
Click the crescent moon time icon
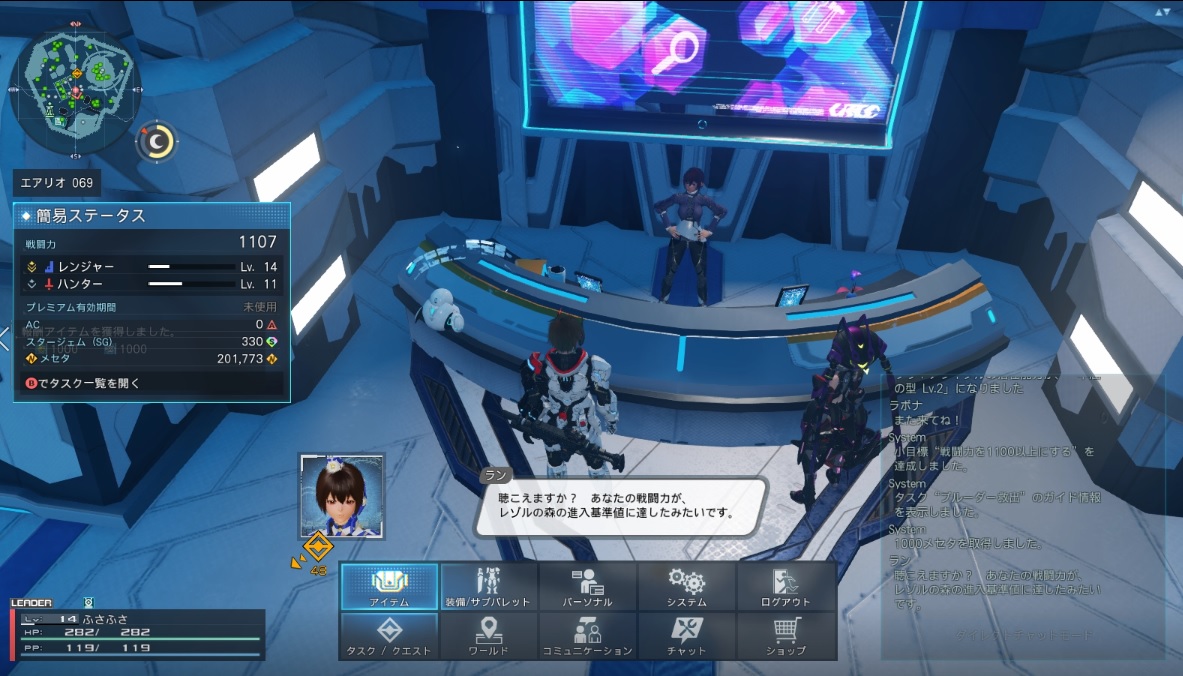tap(157, 142)
